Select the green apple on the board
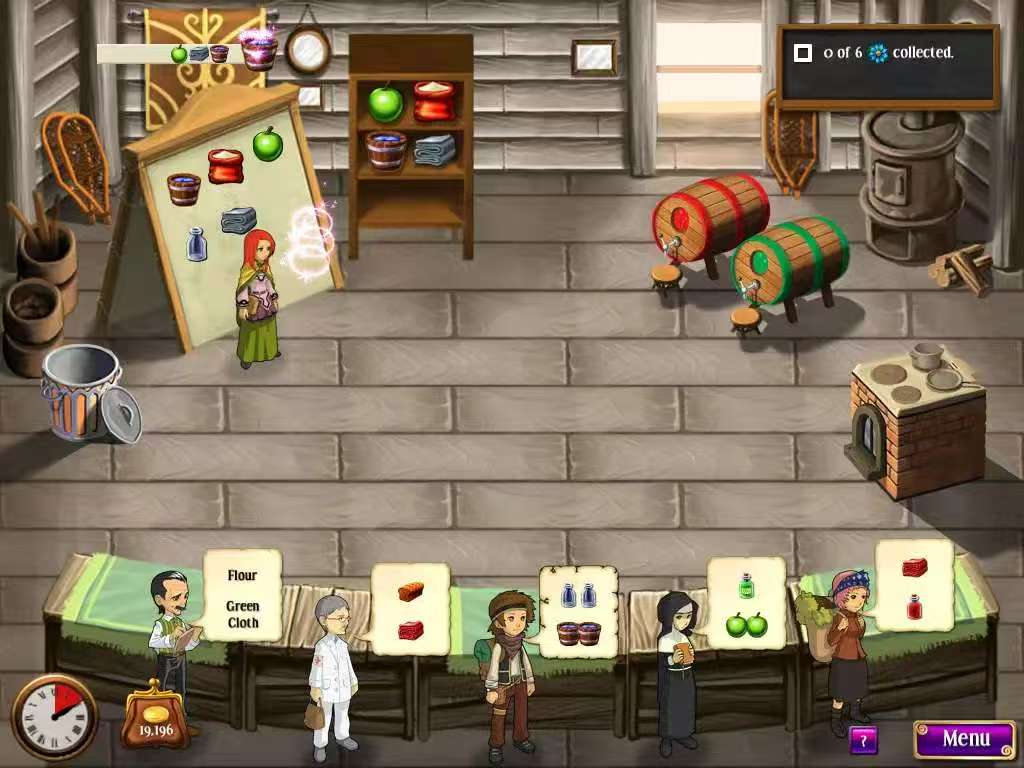Screen dimensions: 1024x768 point(267,144)
